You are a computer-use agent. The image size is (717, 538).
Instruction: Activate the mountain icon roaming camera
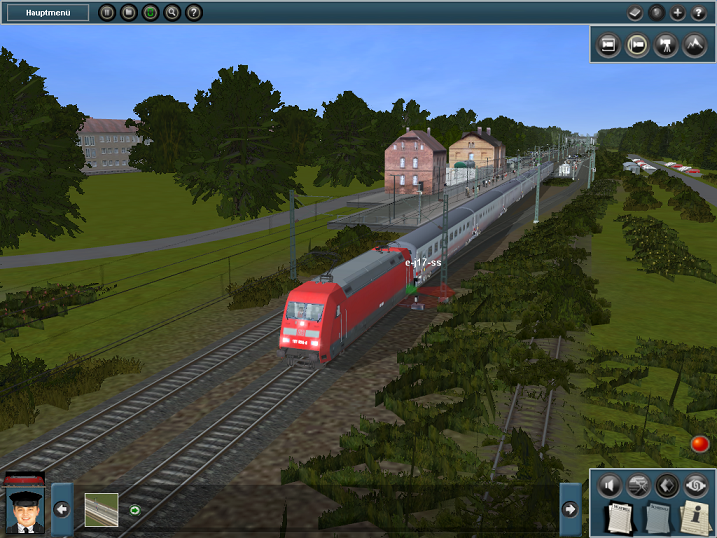(x=694, y=45)
